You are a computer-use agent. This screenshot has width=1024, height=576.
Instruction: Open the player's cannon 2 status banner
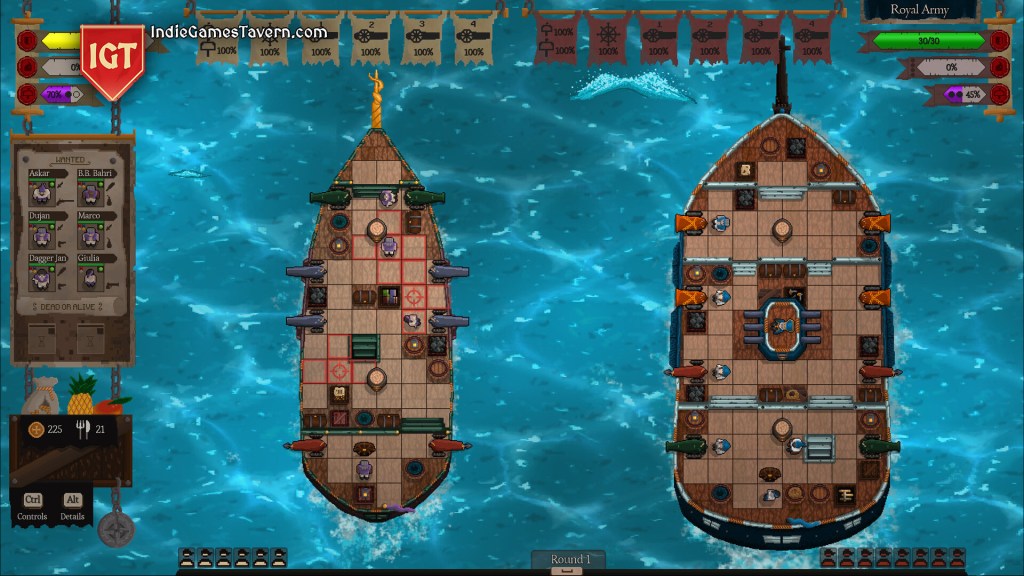point(371,38)
